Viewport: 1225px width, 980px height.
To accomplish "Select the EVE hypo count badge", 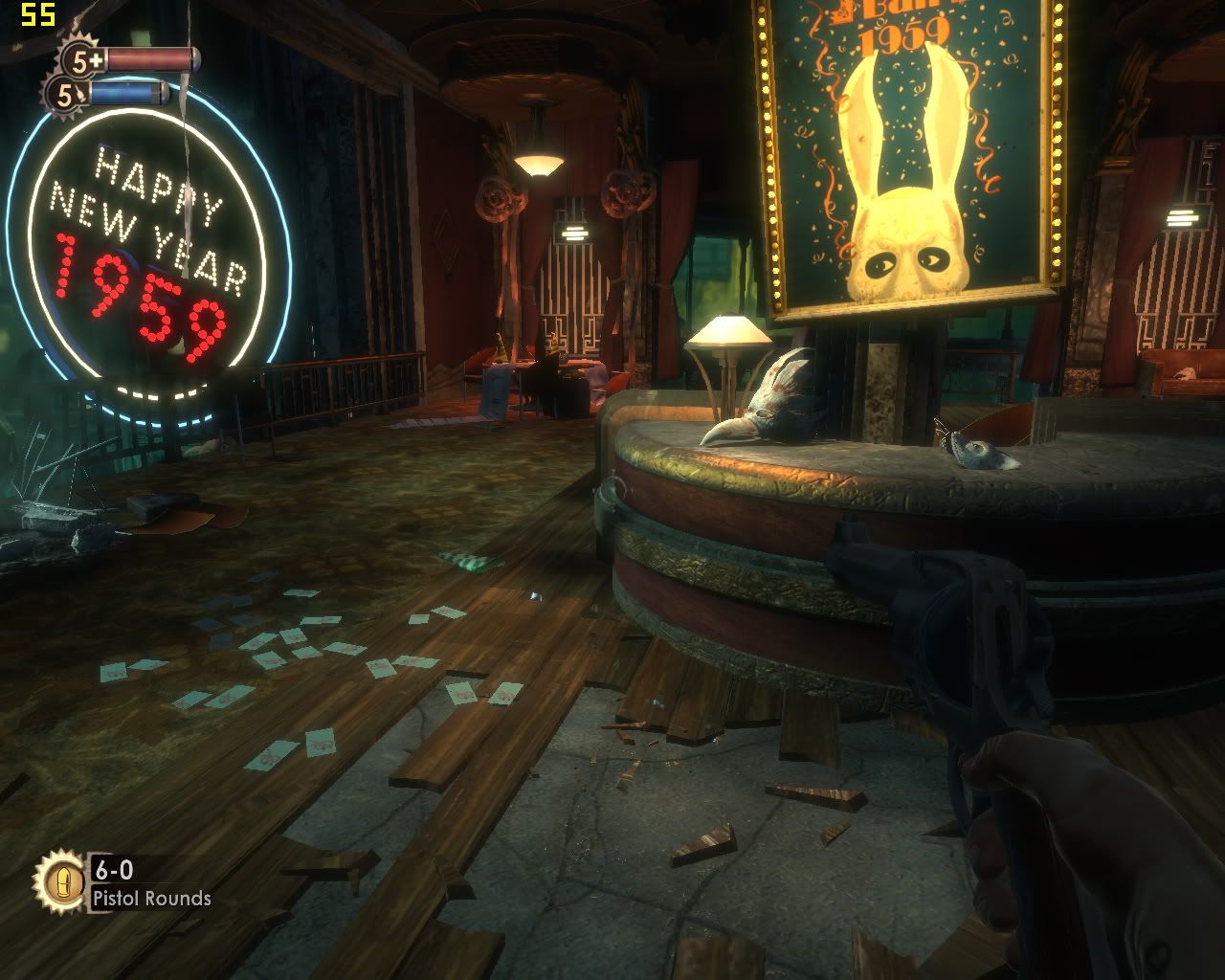I will (x=65, y=94).
